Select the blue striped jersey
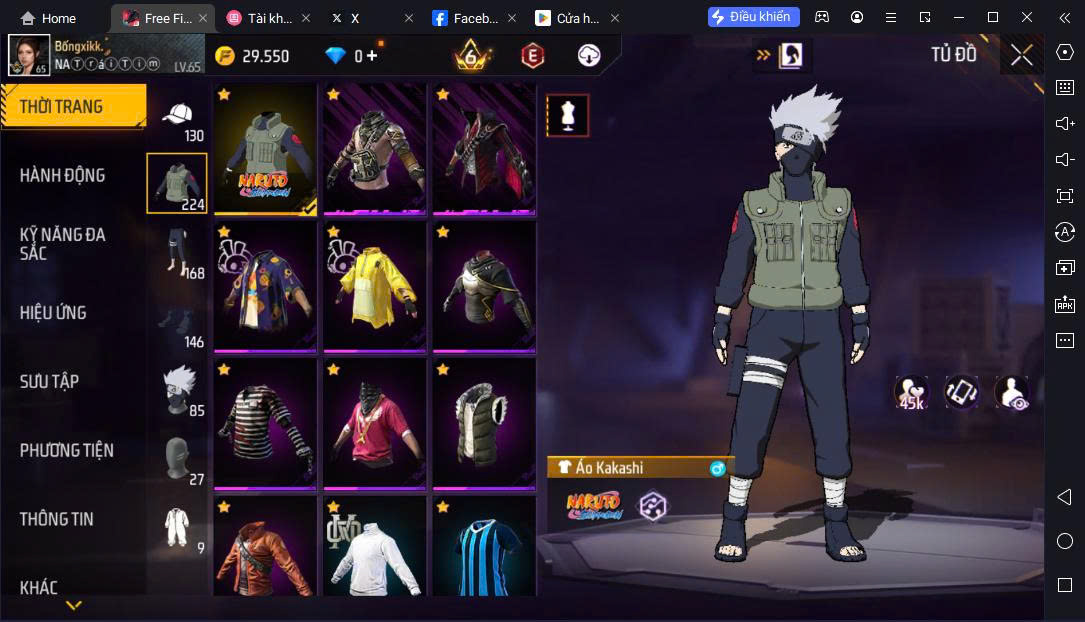 coord(484,550)
